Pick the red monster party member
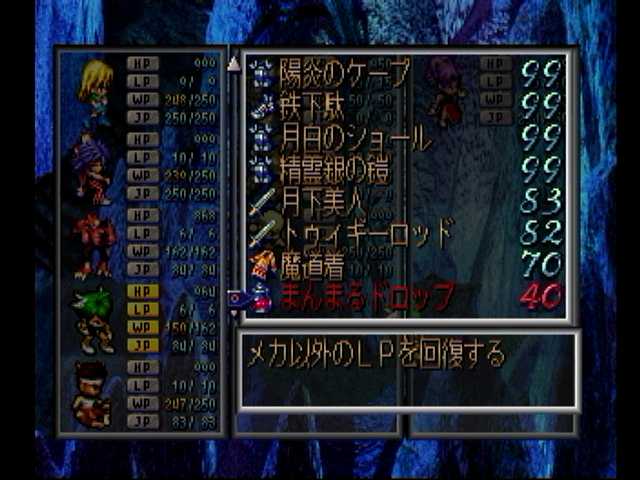The image size is (640, 480). 94,244
